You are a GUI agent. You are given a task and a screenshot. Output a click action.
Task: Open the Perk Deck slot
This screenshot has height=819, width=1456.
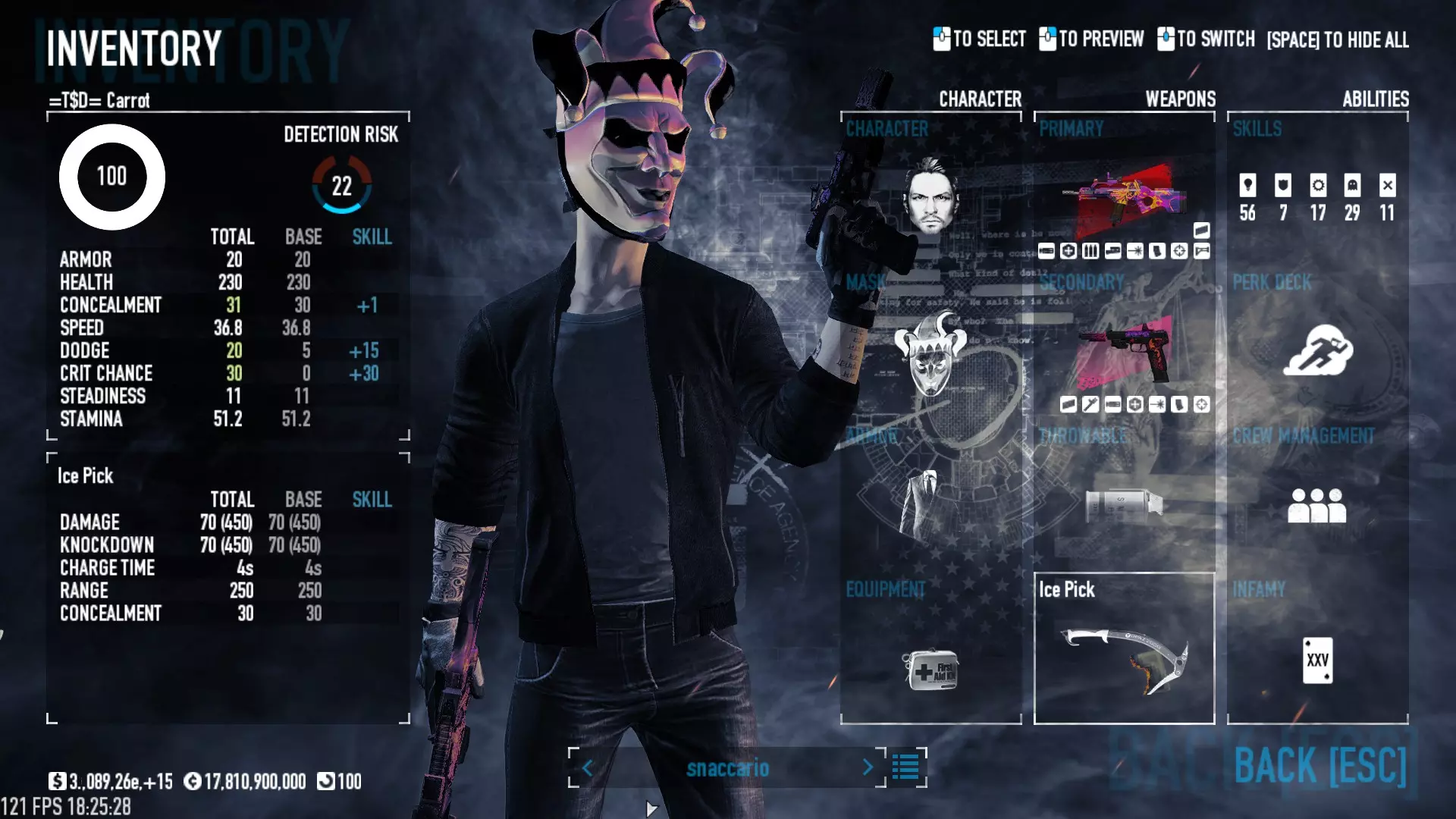[1317, 350]
